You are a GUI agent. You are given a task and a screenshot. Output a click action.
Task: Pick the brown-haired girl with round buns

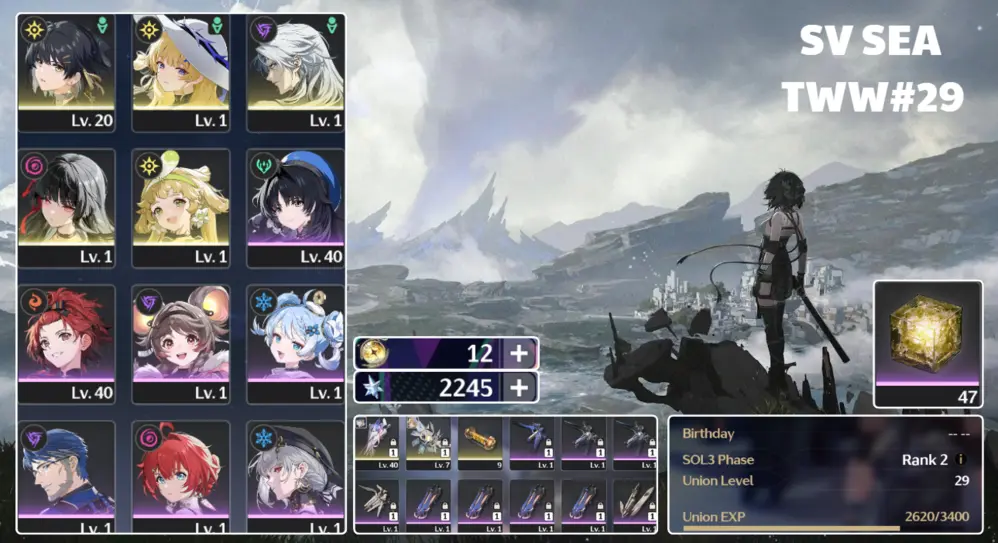[181, 343]
